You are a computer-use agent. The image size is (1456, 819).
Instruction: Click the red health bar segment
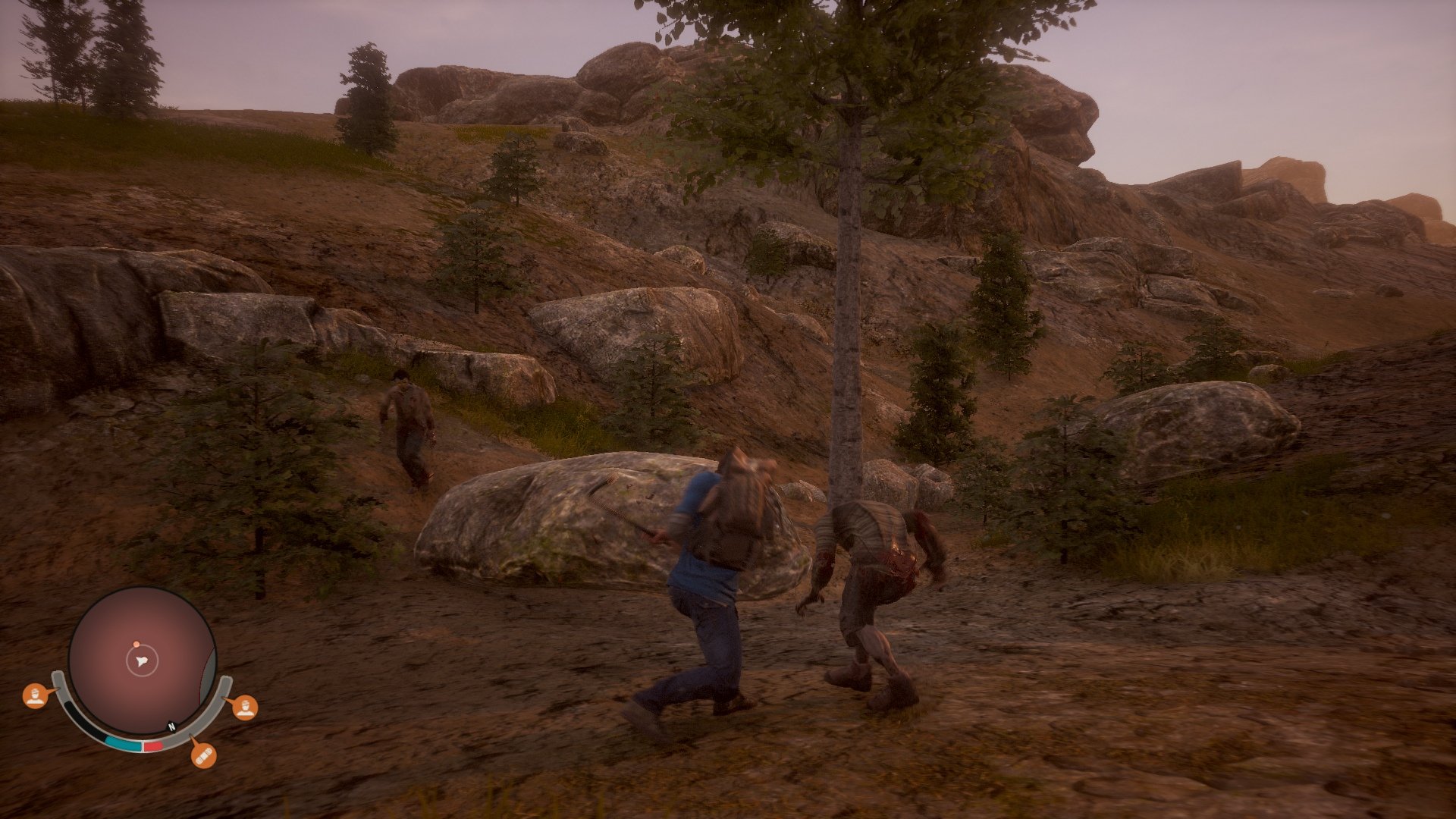(x=152, y=745)
